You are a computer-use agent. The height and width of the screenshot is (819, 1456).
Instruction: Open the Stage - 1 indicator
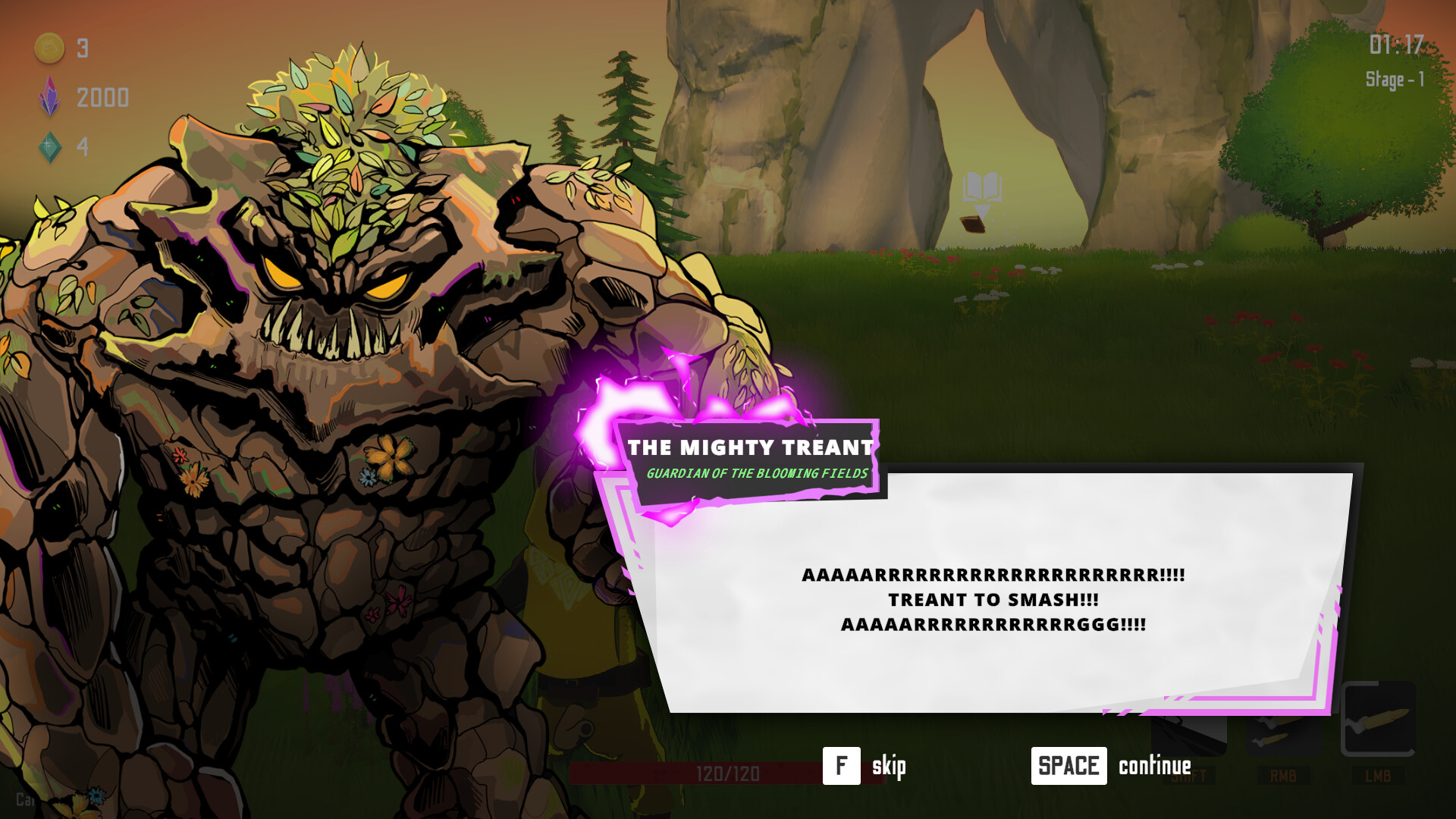point(1397,80)
